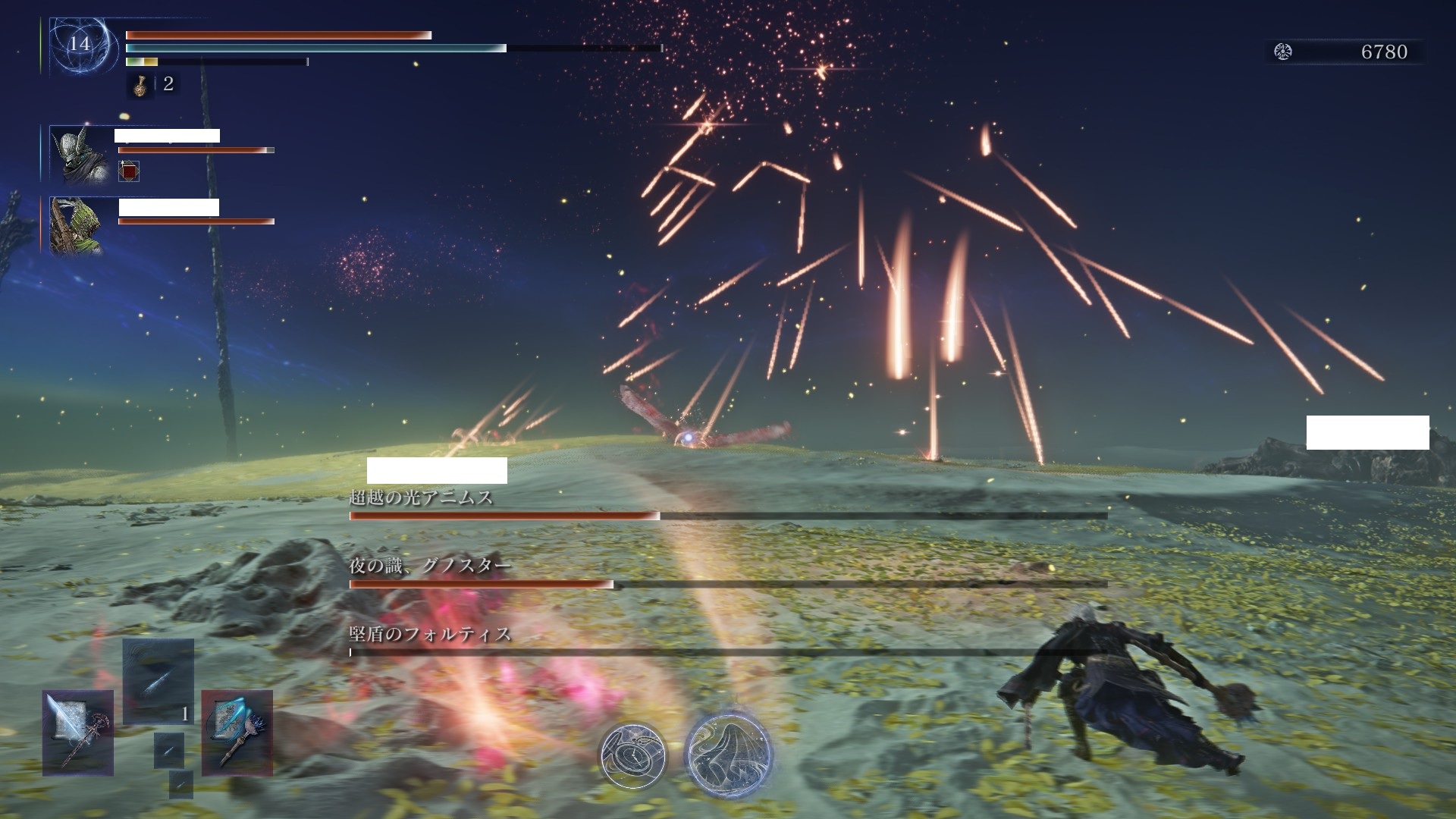Trigger the large ultimate art icon
This screenshot has height=819, width=1456.
729,755
